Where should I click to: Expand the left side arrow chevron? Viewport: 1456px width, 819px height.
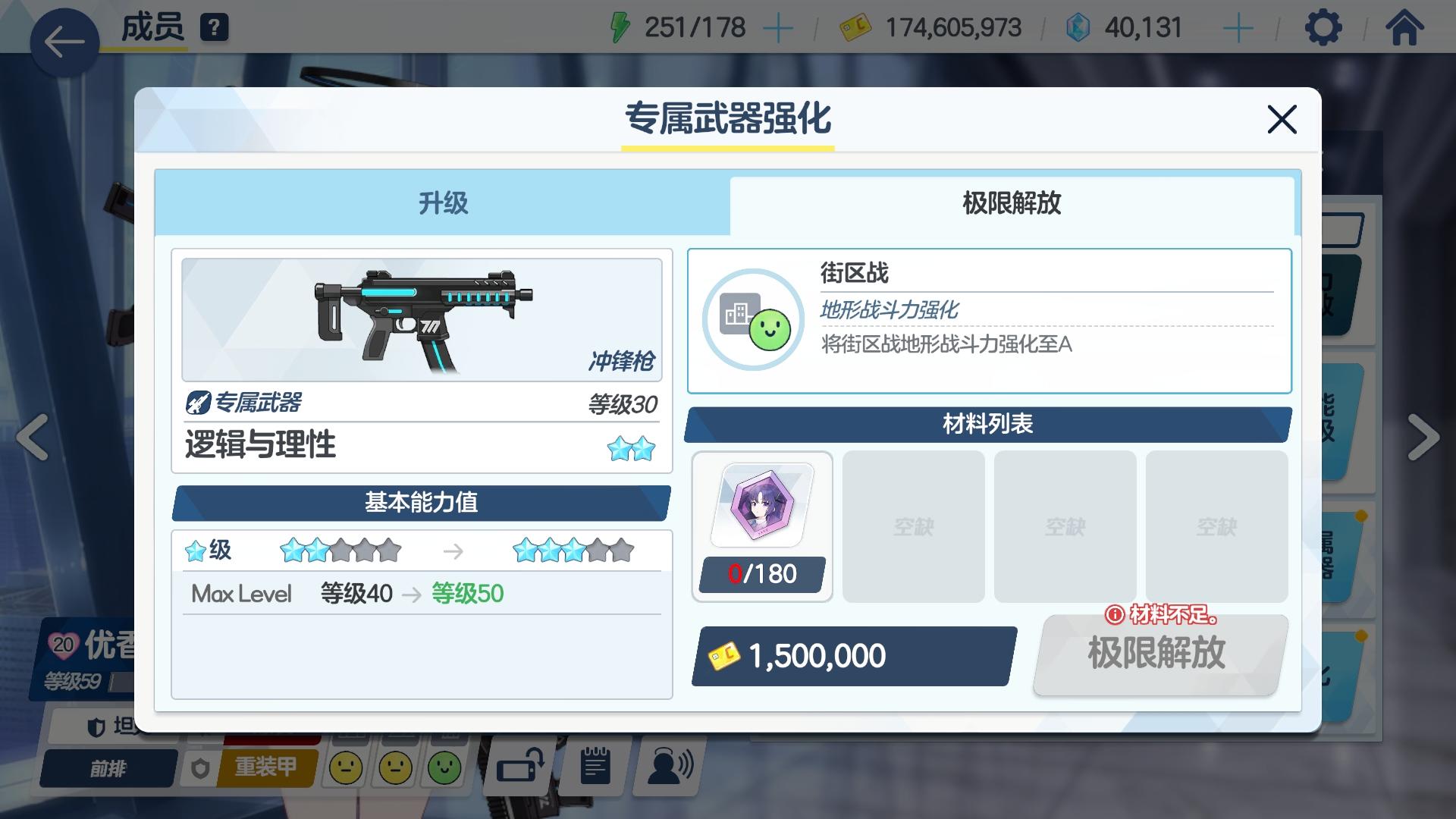[x=32, y=437]
